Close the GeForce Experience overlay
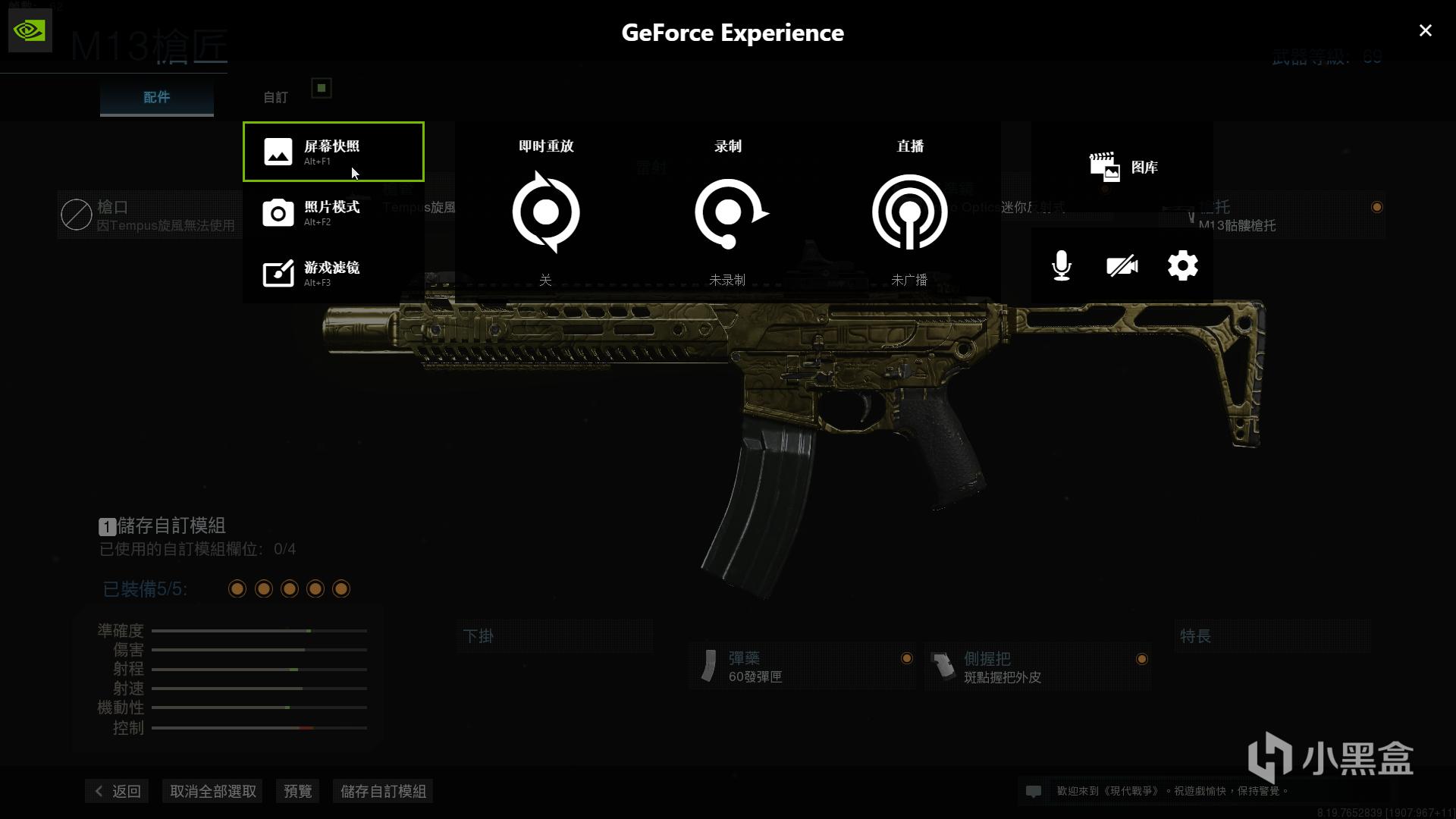Image resolution: width=1456 pixels, height=819 pixels. (1425, 30)
